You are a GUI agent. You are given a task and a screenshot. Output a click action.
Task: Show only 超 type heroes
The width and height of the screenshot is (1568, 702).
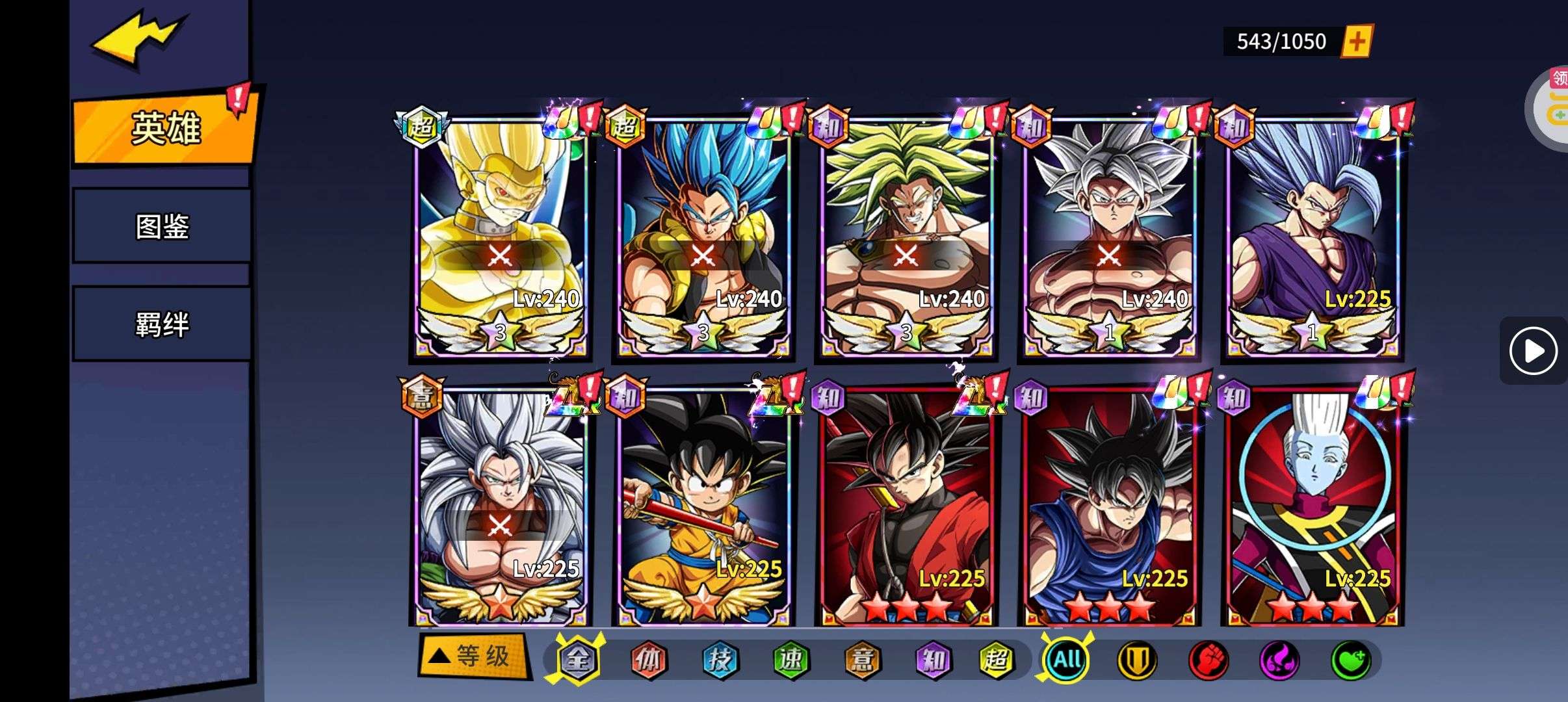997,660
